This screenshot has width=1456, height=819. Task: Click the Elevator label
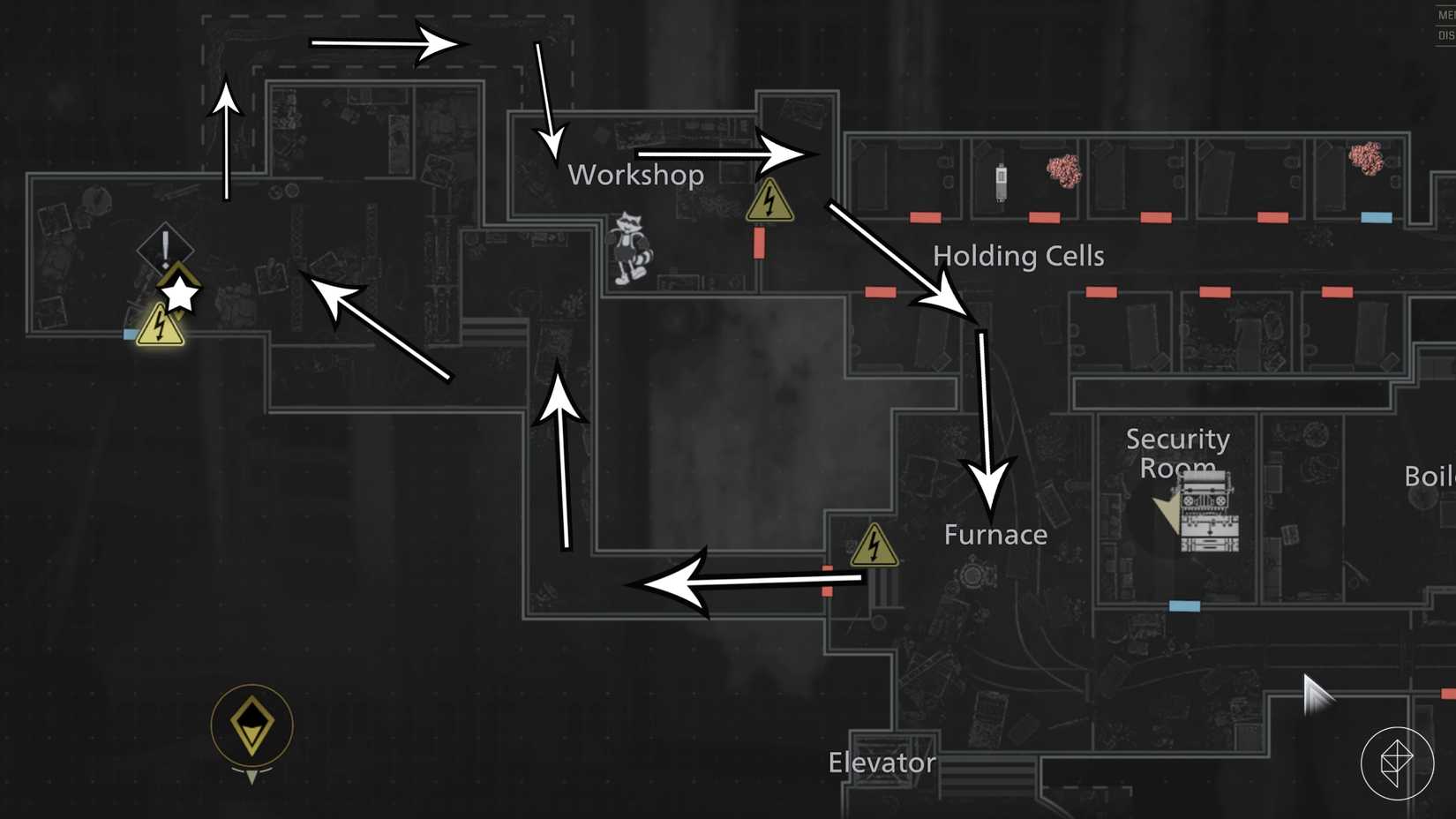(x=881, y=762)
